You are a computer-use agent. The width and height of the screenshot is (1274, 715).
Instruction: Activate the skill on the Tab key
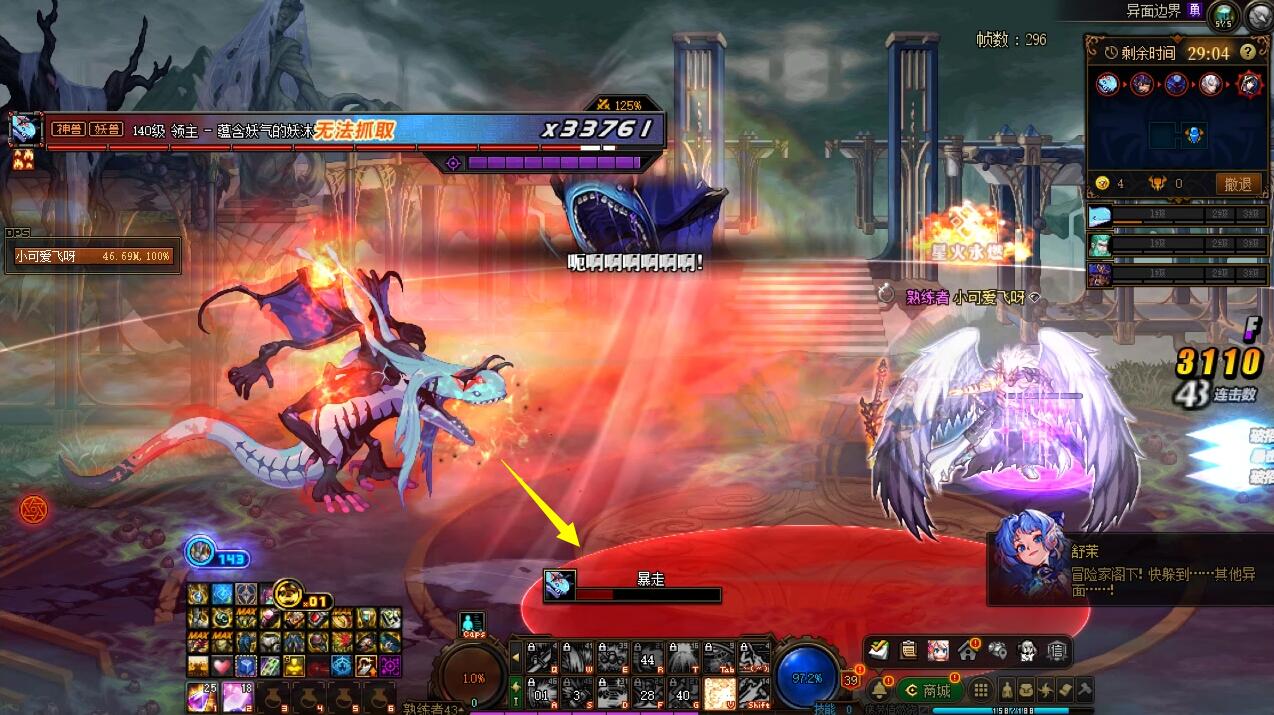coord(720,656)
